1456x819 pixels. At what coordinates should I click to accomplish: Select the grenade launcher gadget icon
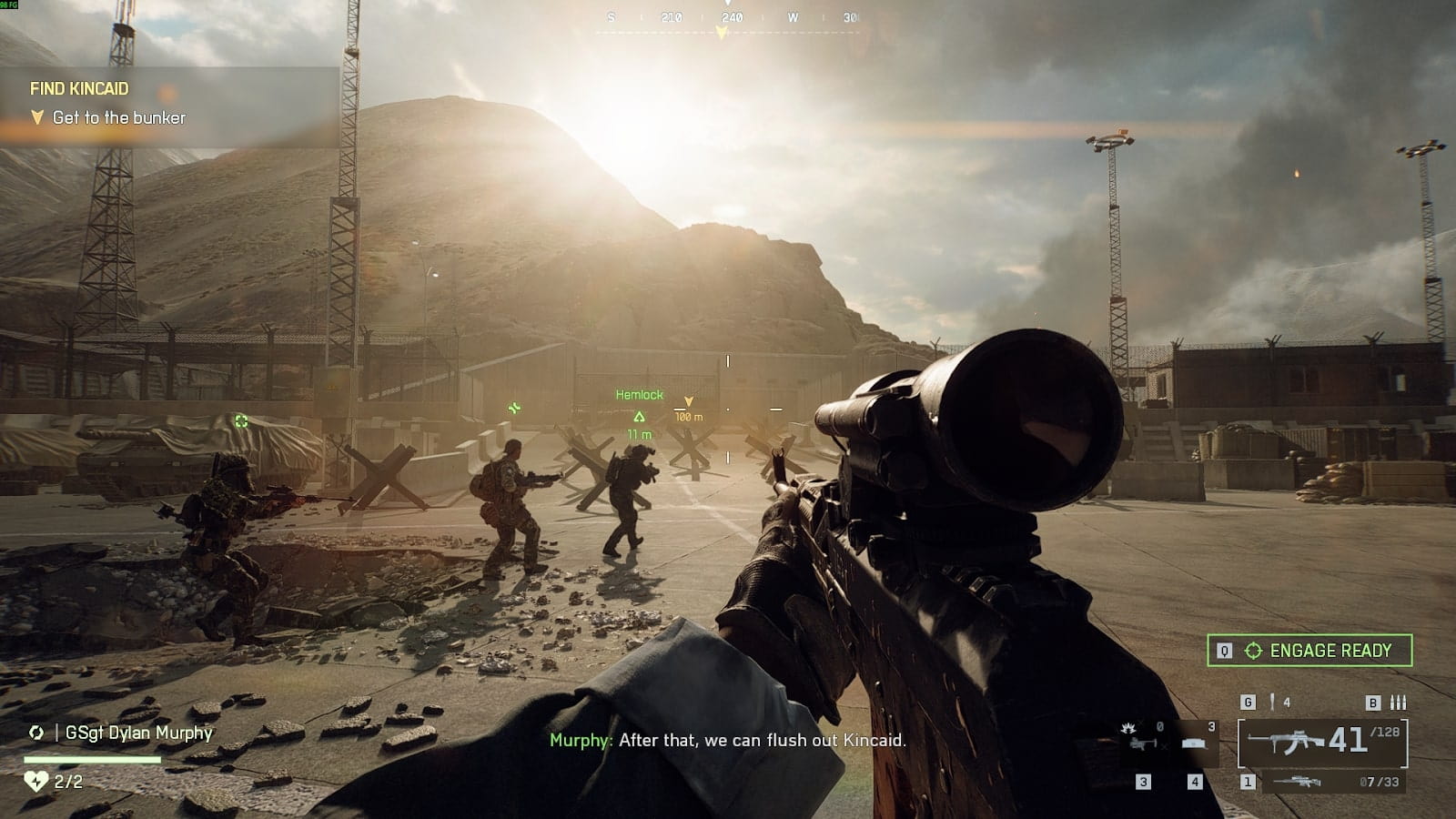click(1142, 741)
